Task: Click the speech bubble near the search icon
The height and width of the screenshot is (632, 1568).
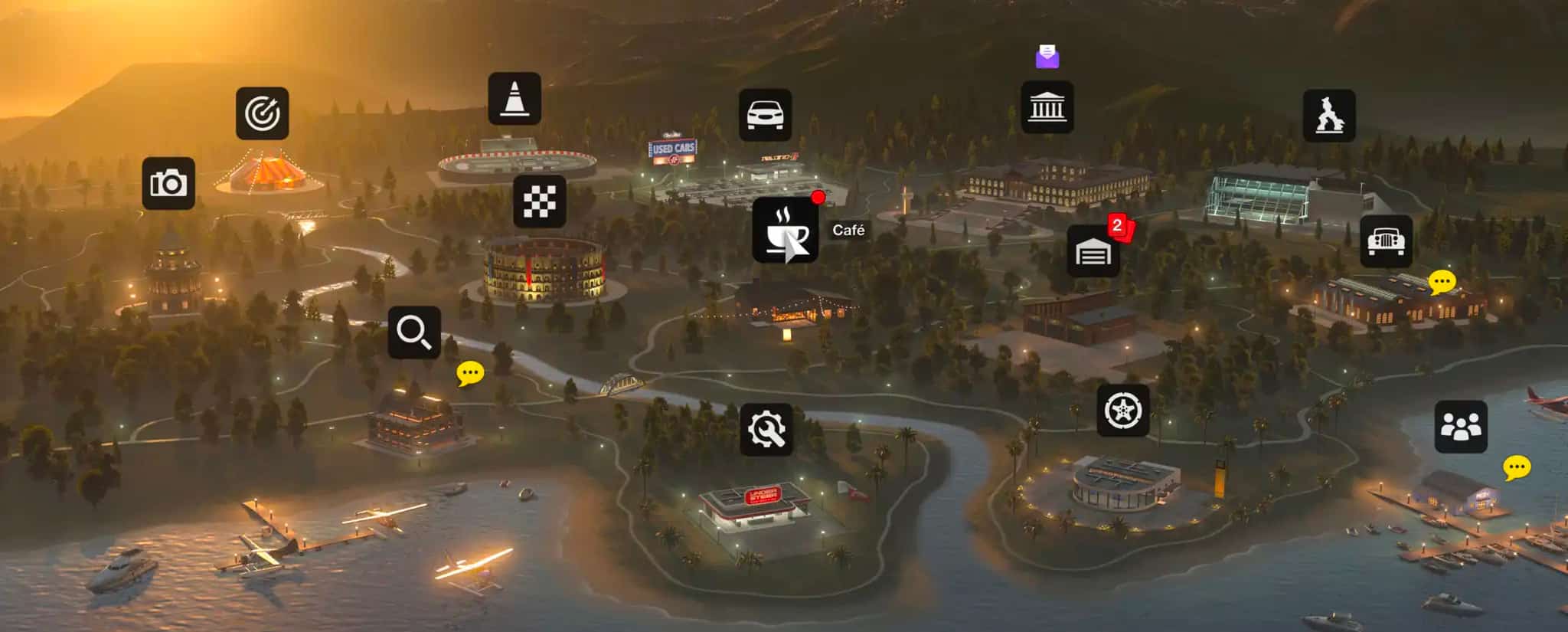Action: [470, 373]
